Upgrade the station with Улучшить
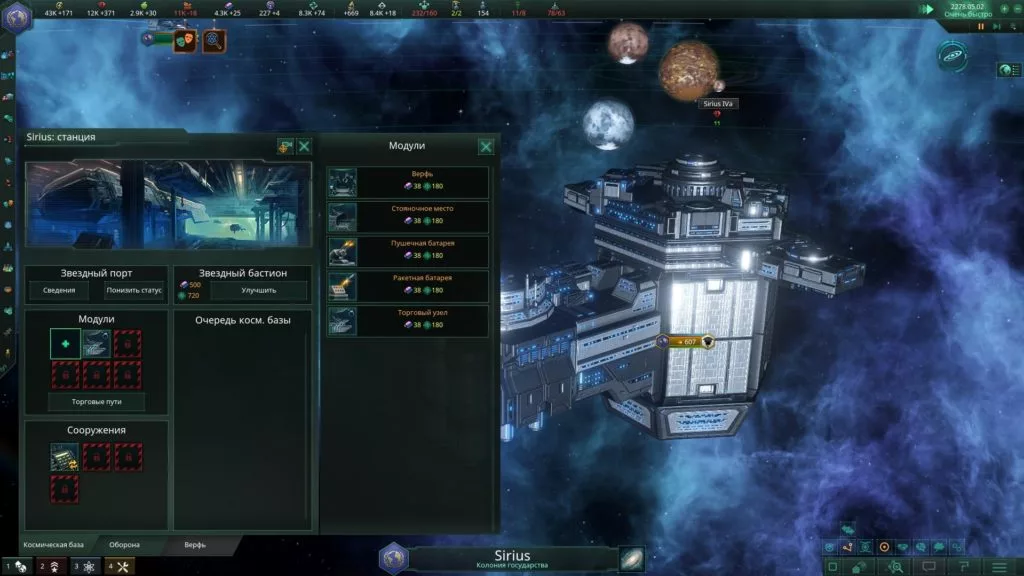This screenshot has width=1024, height=576. click(259, 291)
